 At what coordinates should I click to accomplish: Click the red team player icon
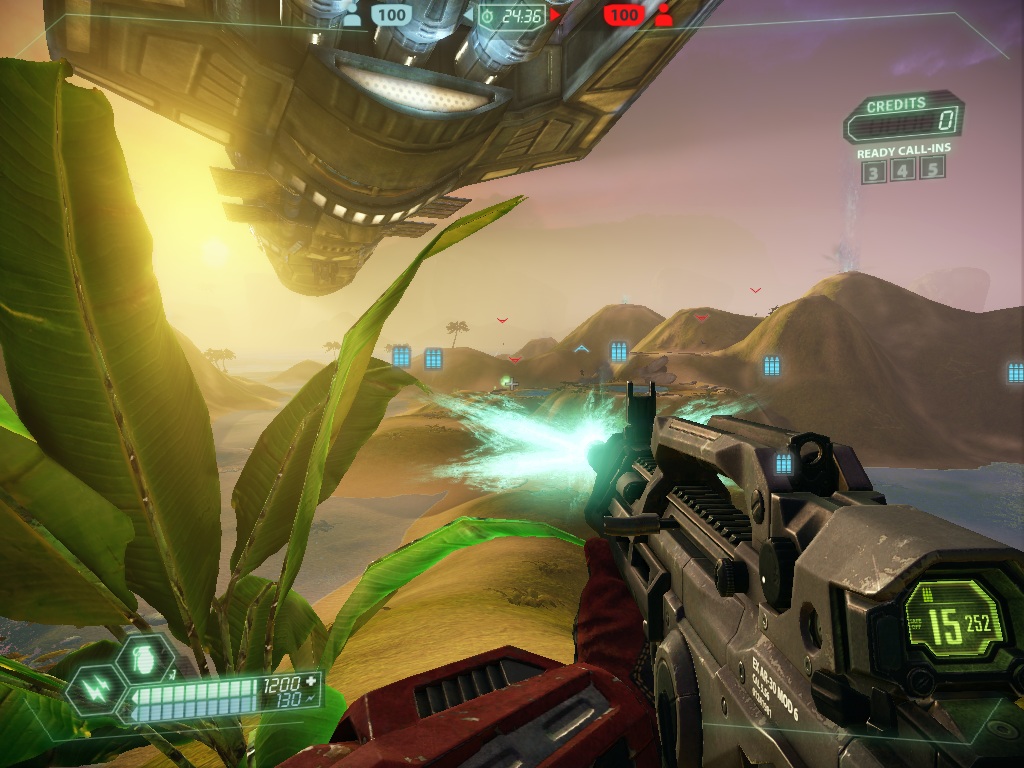663,15
